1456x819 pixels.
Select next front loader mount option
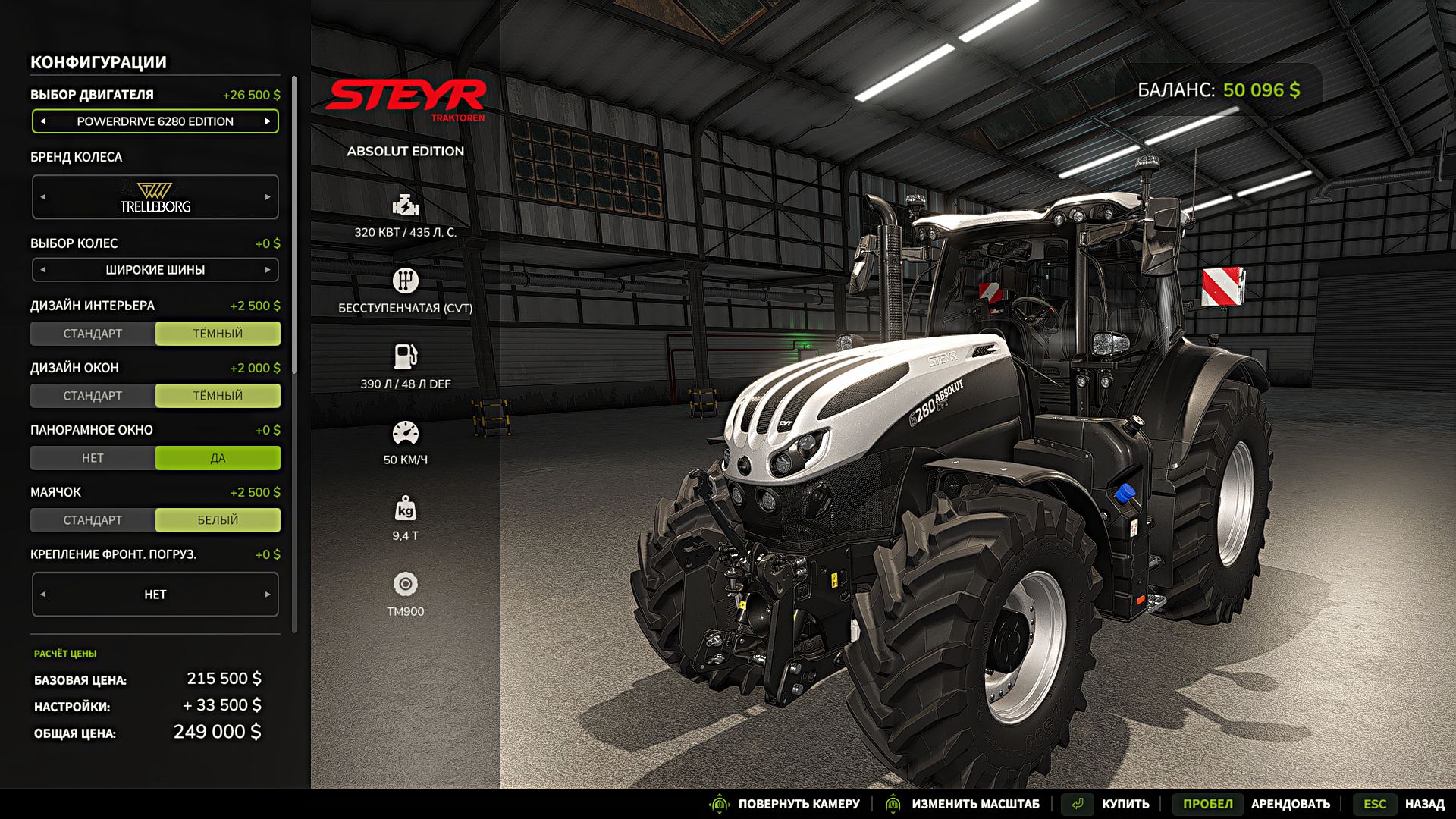[x=268, y=595]
